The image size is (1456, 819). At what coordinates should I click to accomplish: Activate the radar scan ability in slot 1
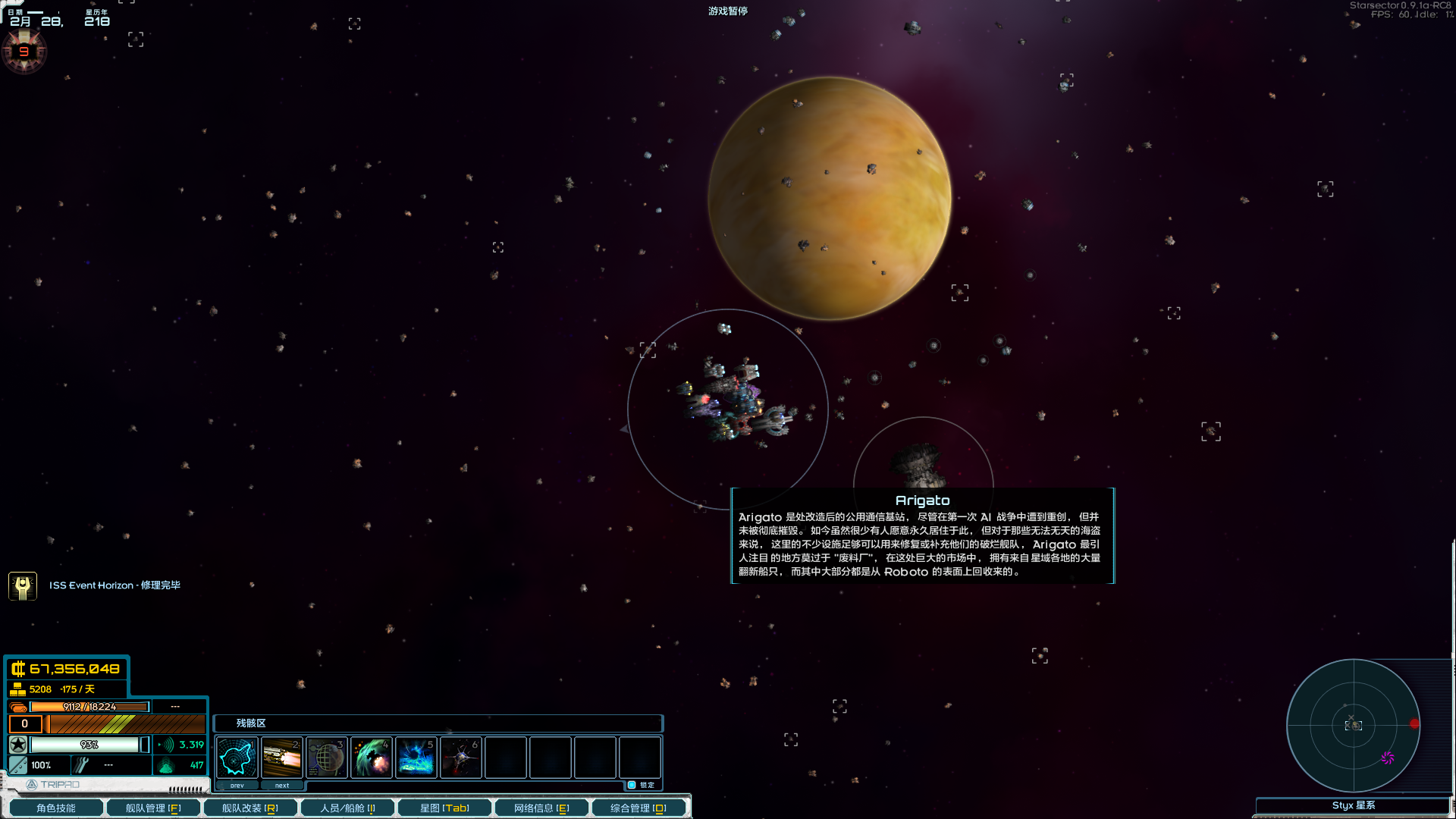(237, 757)
